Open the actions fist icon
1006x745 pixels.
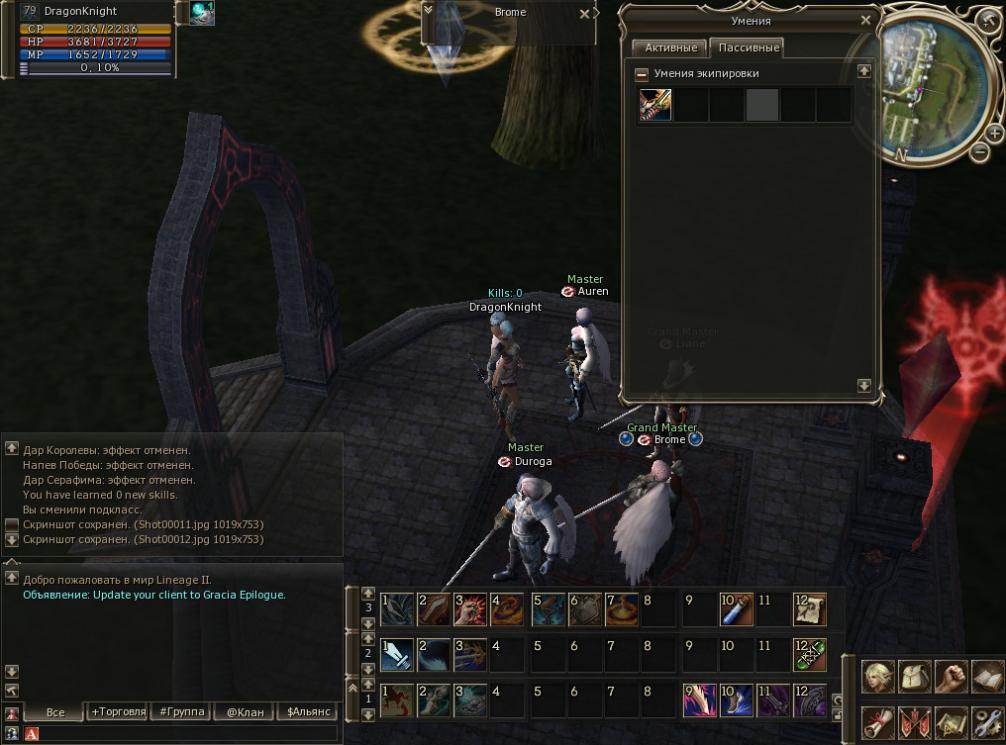950,677
